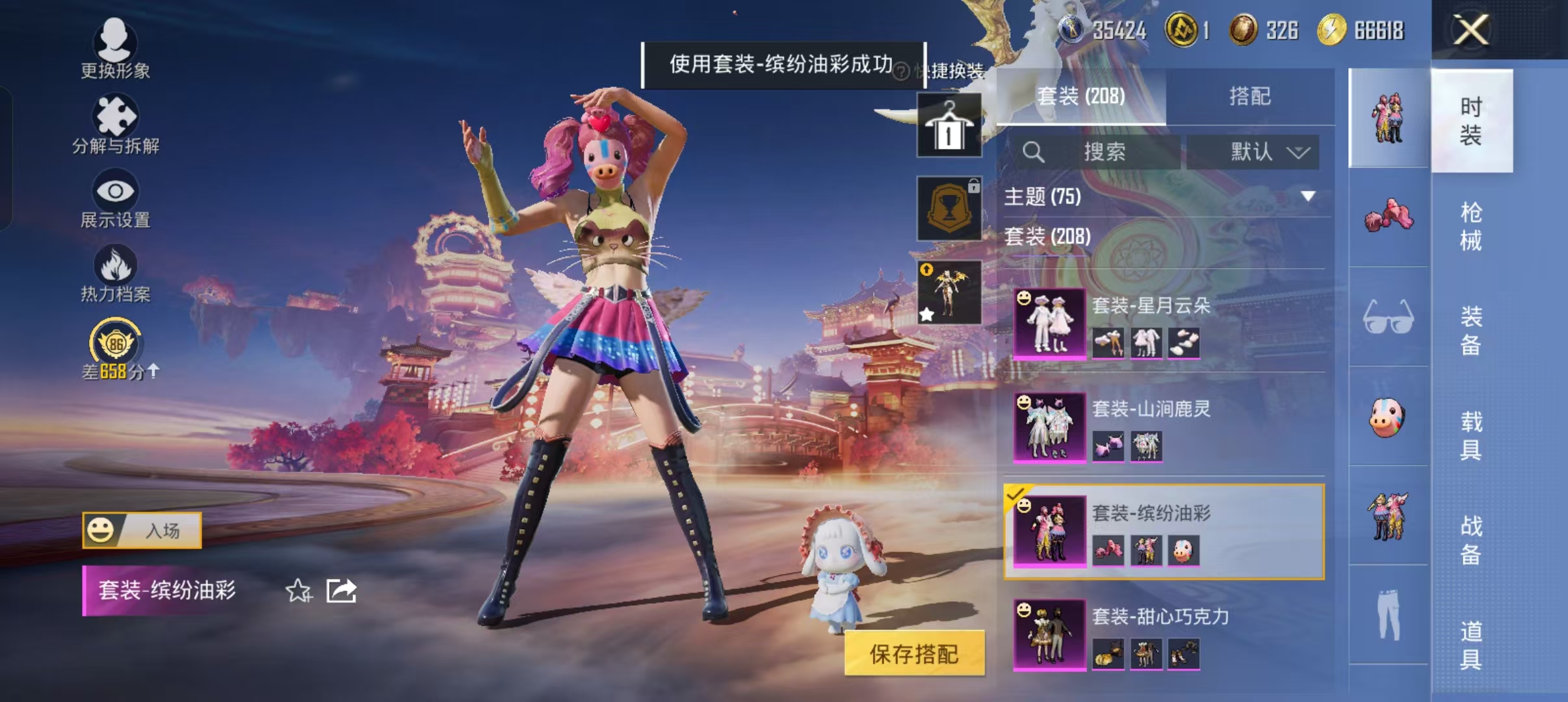
Task: Toggle the 入场 entrance emote display
Action: pyautogui.click(x=140, y=530)
